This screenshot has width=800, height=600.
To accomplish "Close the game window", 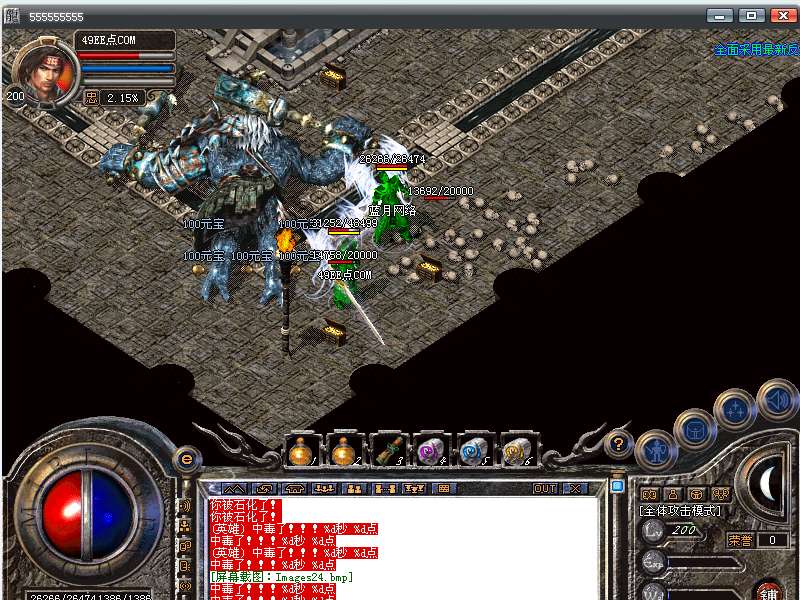I will point(781,16).
